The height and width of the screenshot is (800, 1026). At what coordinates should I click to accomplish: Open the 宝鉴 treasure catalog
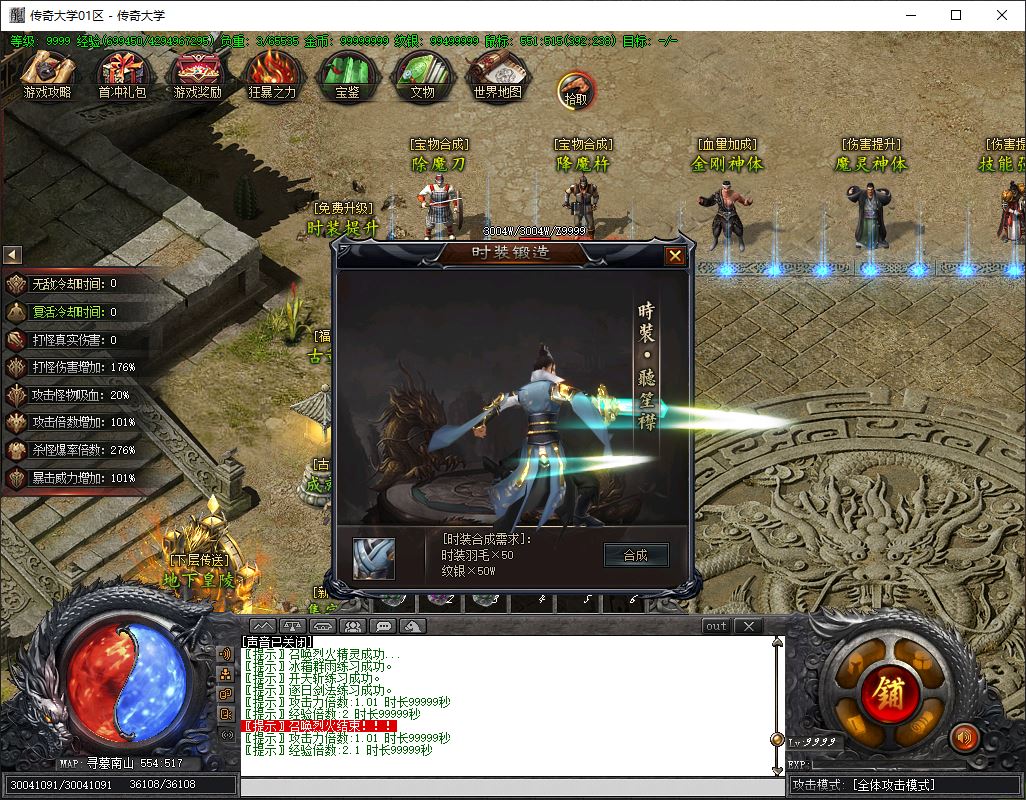click(348, 75)
